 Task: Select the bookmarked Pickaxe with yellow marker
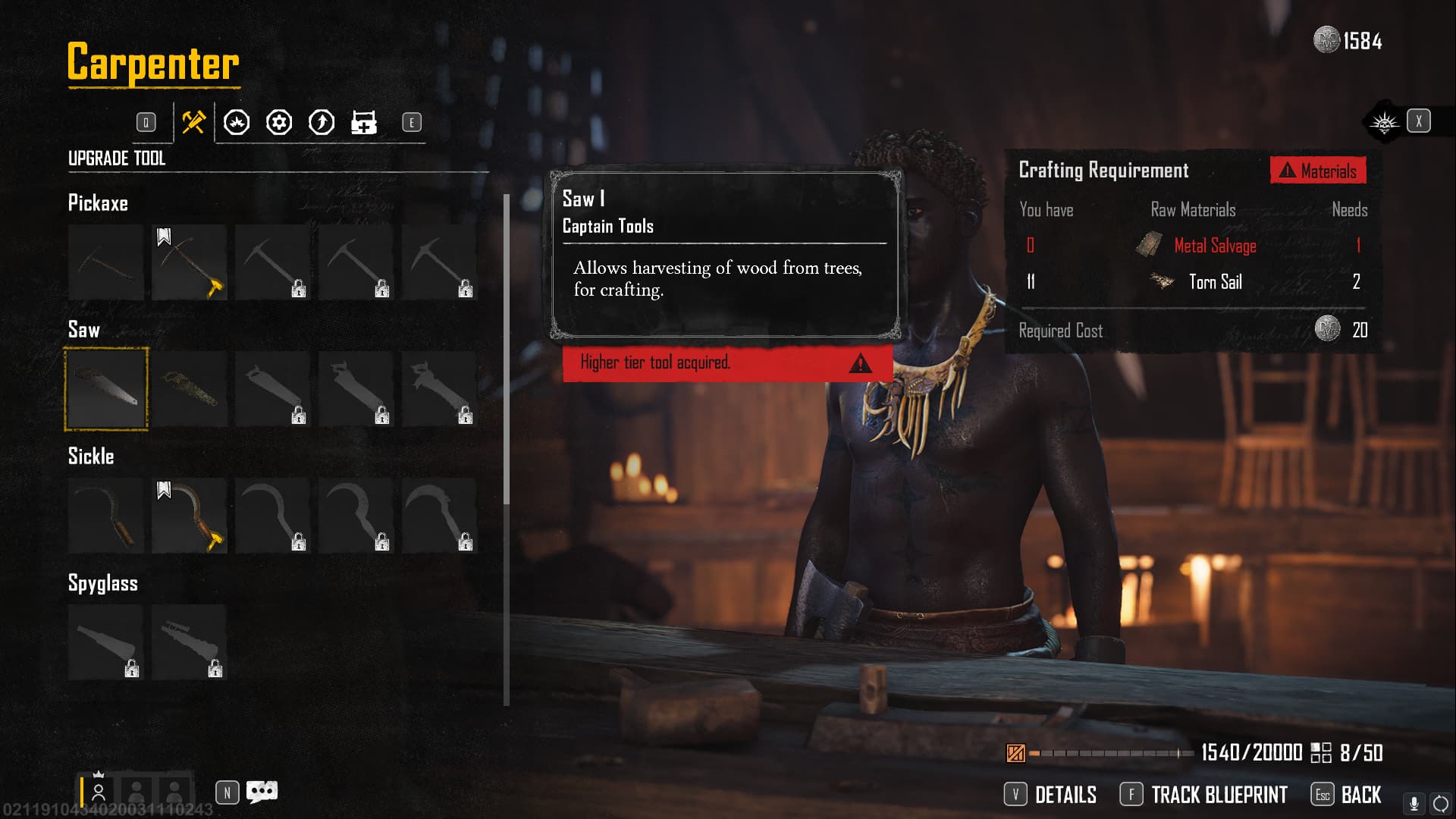click(x=190, y=262)
